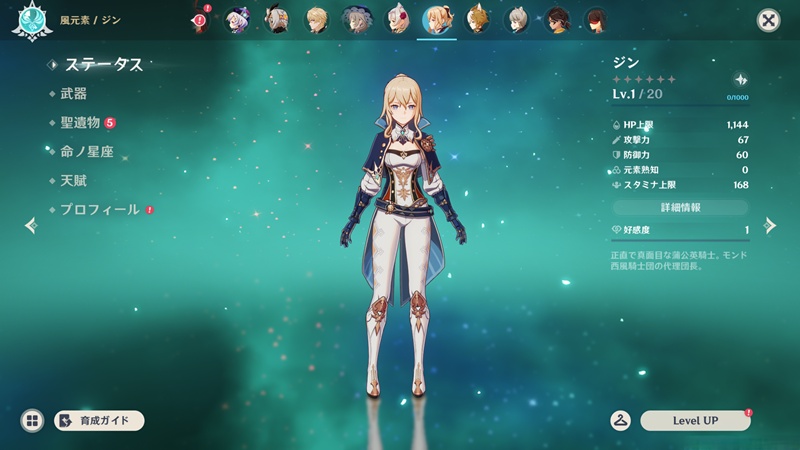The image size is (800, 450).
Task: Open the プロフィール (profile) section
Action: (101, 210)
